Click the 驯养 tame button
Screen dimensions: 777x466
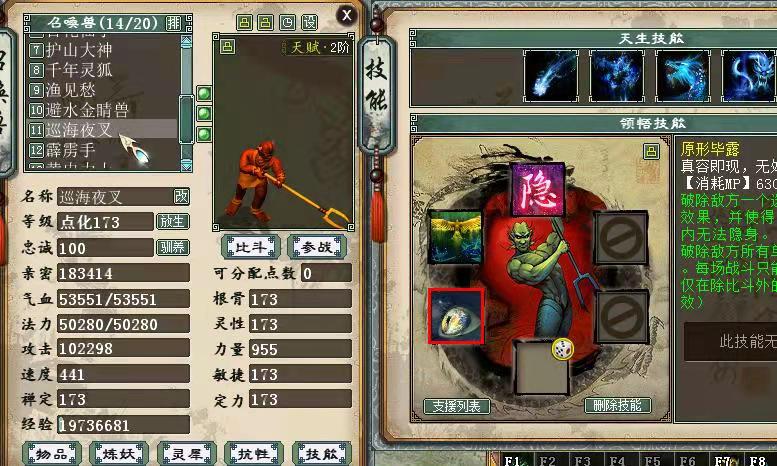click(172, 247)
